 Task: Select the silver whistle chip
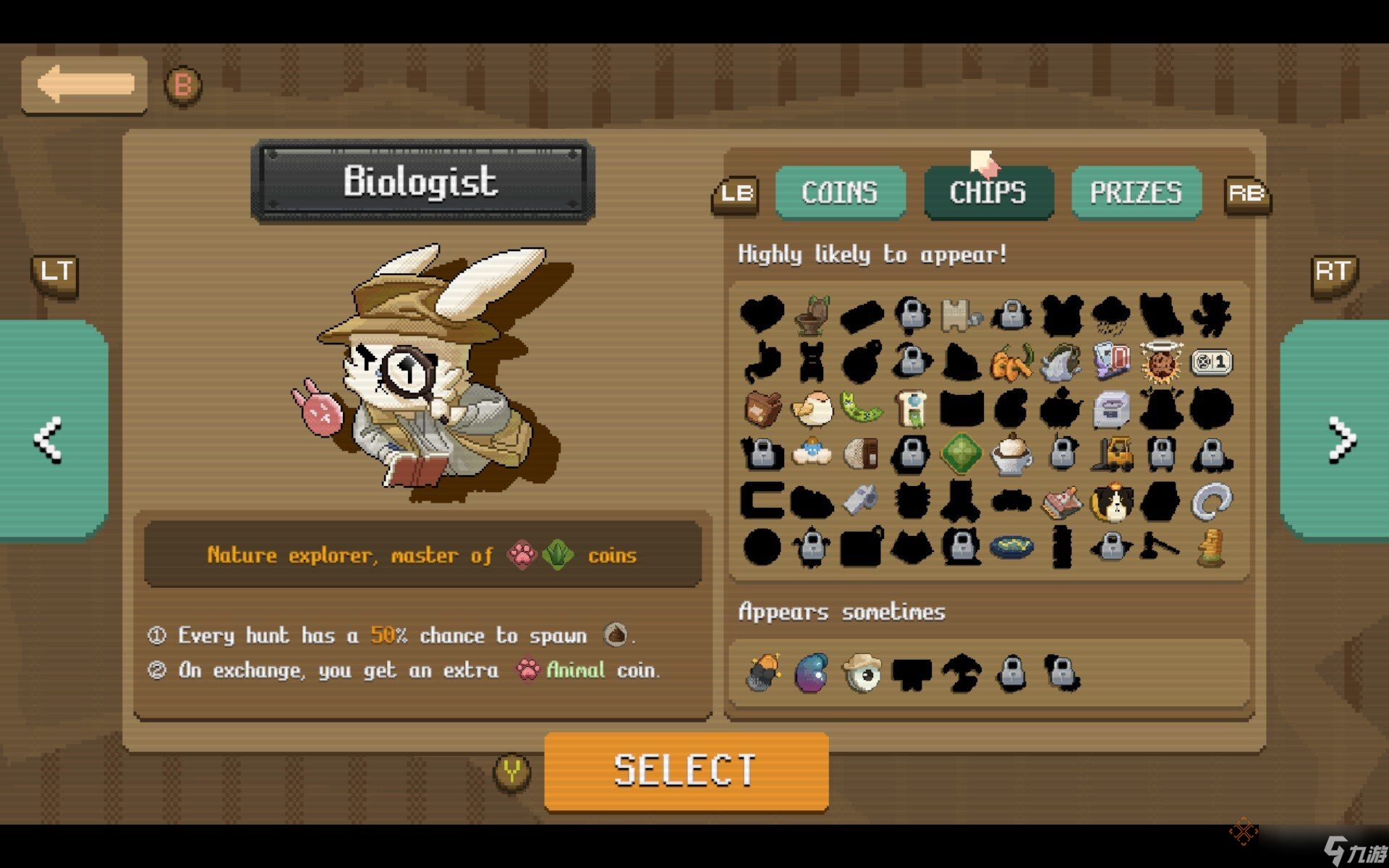click(862, 500)
